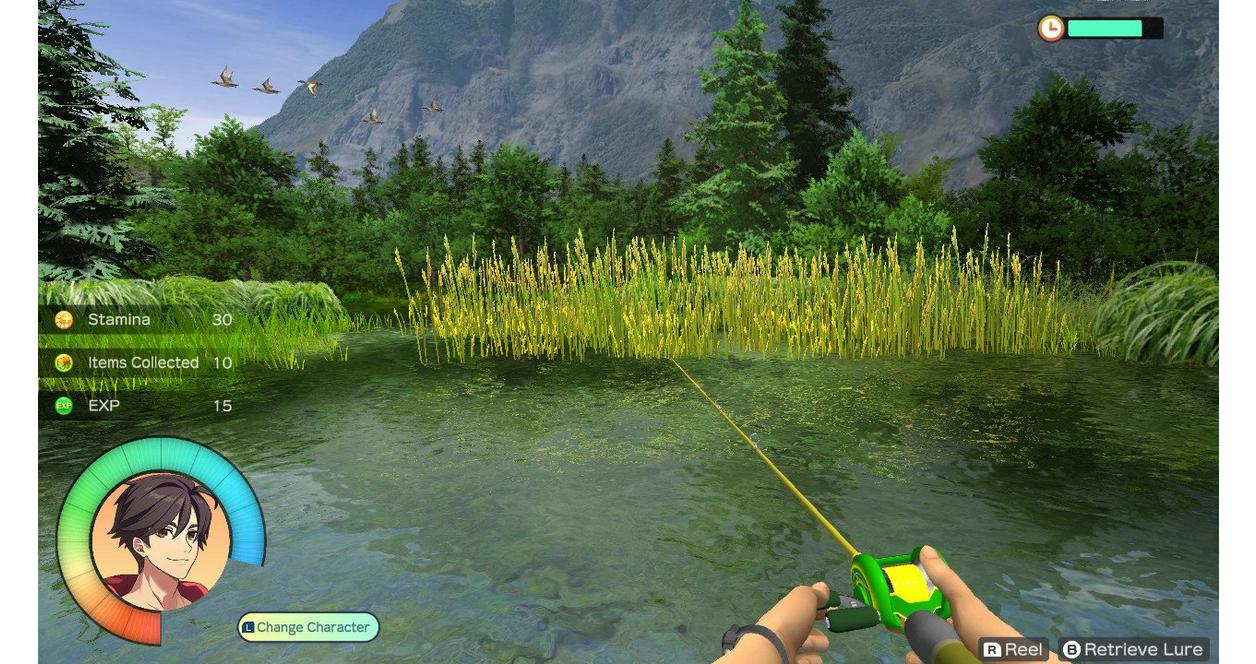Activate the Reel action button
Image resolution: width=1256 pixels, height=664 pixels.
tap(1013, 650)
